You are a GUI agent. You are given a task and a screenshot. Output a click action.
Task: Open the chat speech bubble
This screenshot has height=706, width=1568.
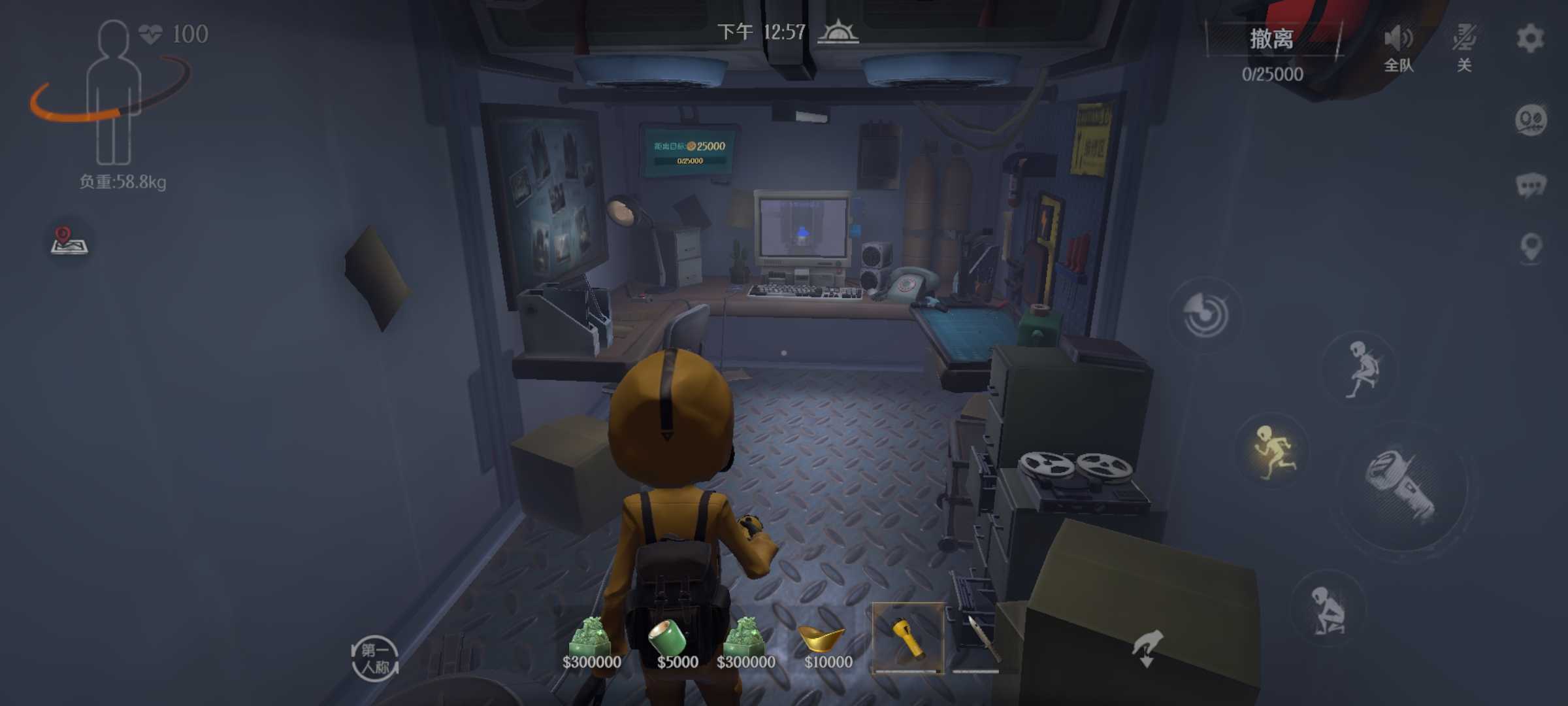coord(1530,185)
